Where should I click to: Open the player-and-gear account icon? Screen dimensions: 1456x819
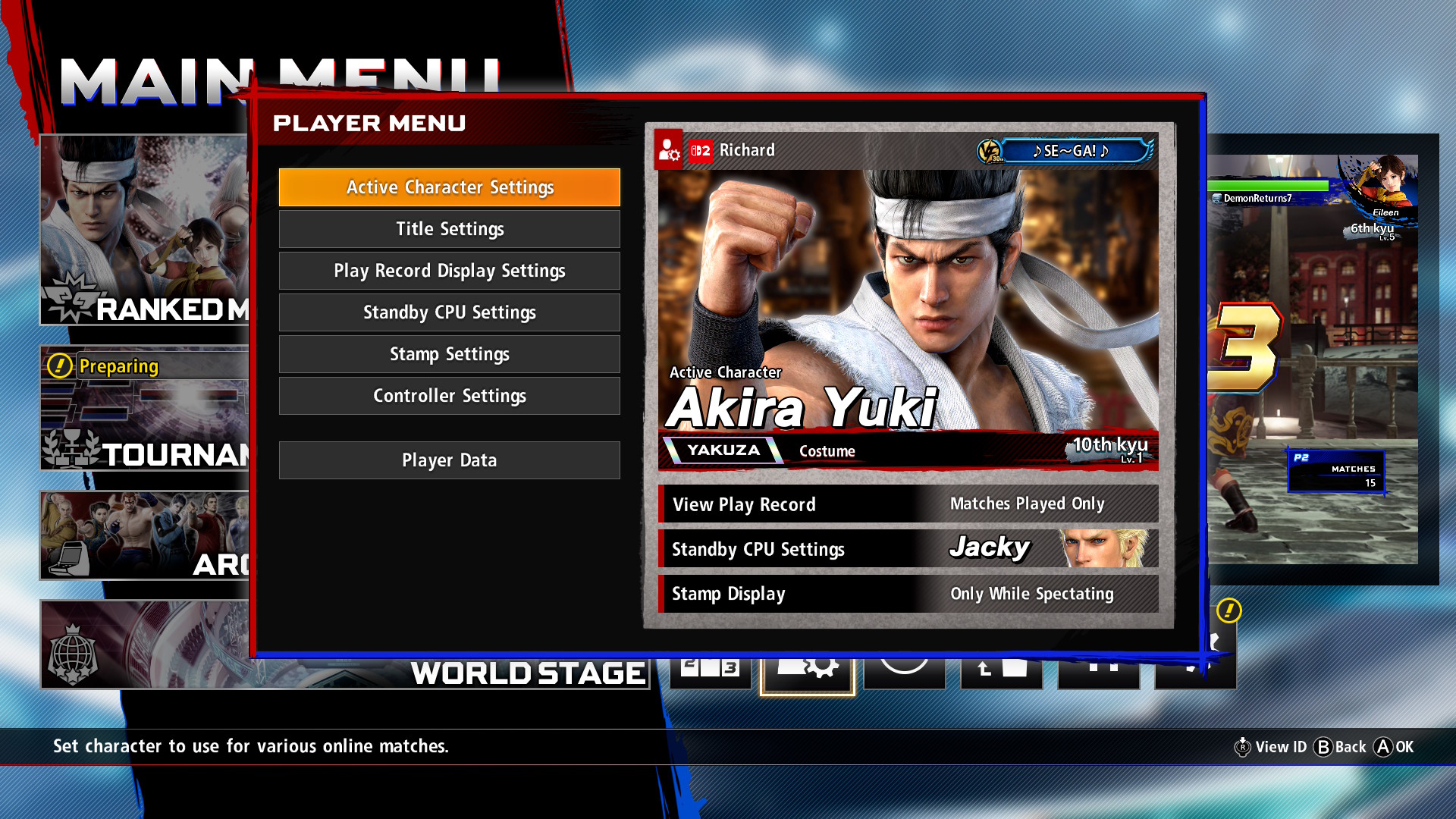[x=670, y=149]
